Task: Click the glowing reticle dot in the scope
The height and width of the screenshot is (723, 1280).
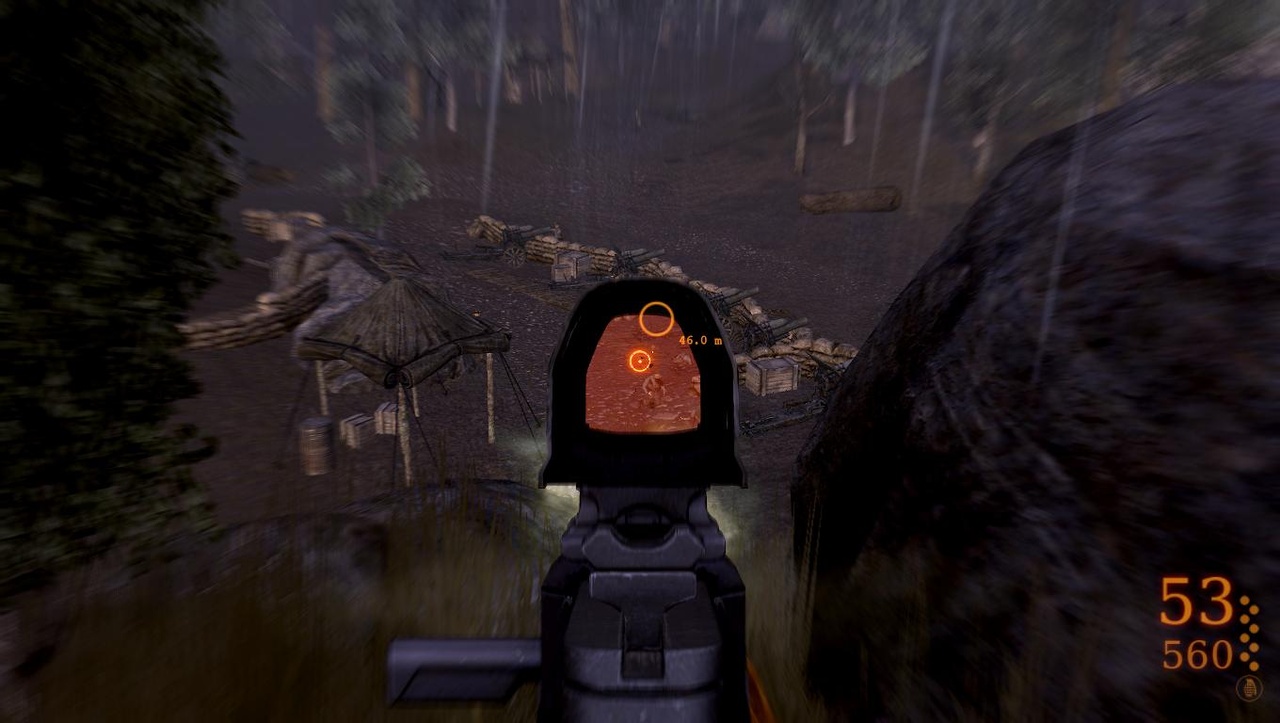Action: [x=640, y=360]
